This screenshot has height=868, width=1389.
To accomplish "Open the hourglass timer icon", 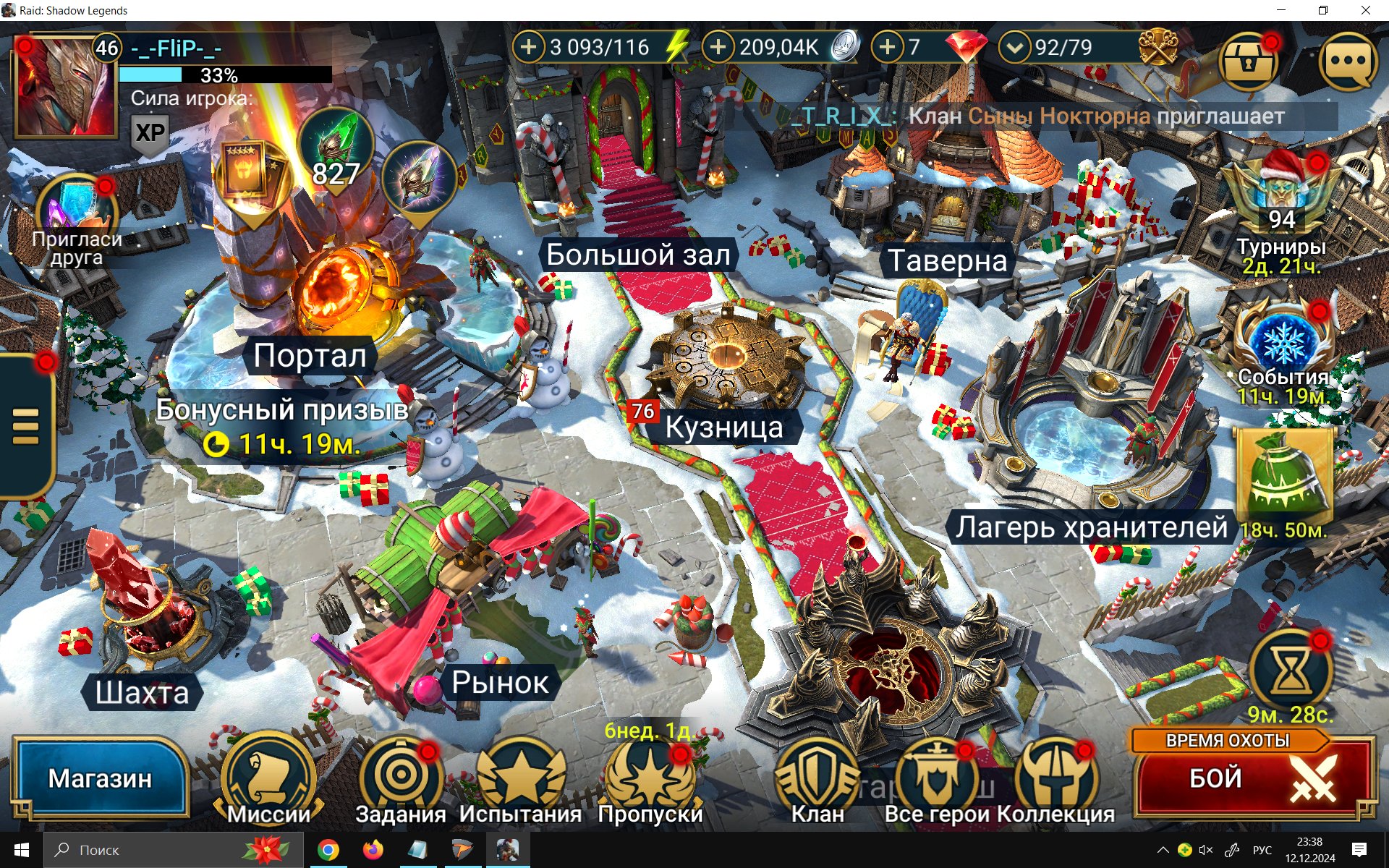I will (x=1291, y=671).
